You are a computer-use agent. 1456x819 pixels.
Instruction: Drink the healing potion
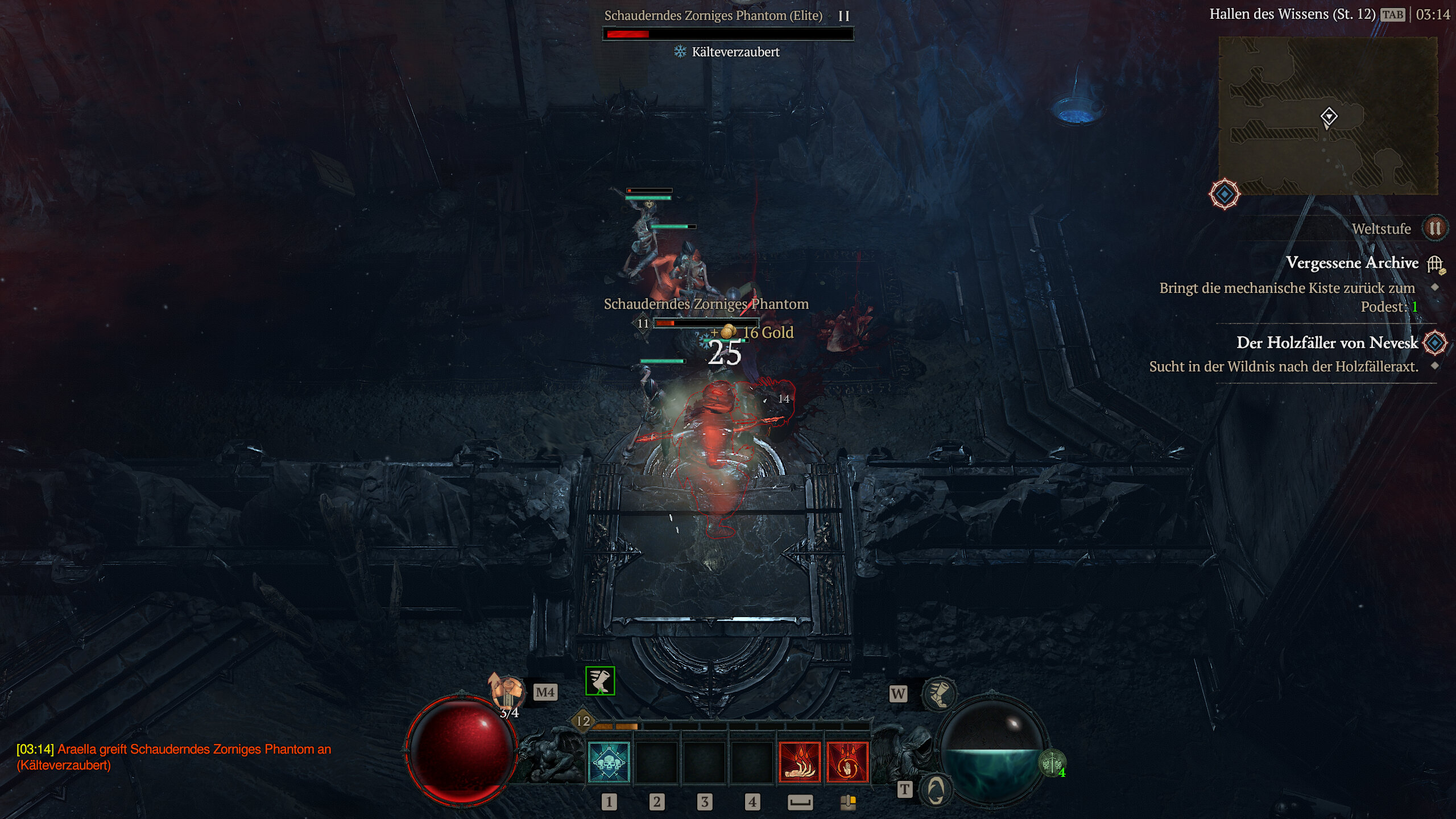coord(507,692)
